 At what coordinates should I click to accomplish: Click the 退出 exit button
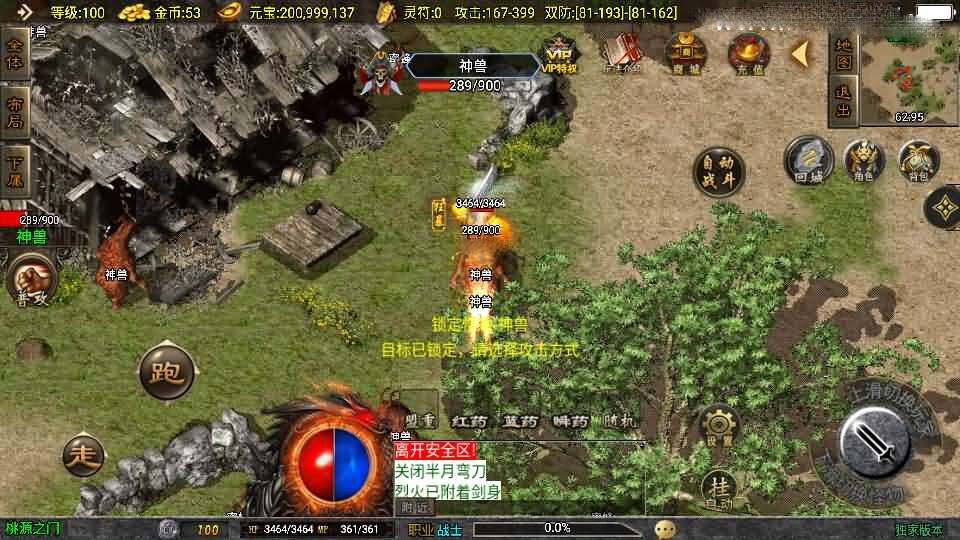843,101
